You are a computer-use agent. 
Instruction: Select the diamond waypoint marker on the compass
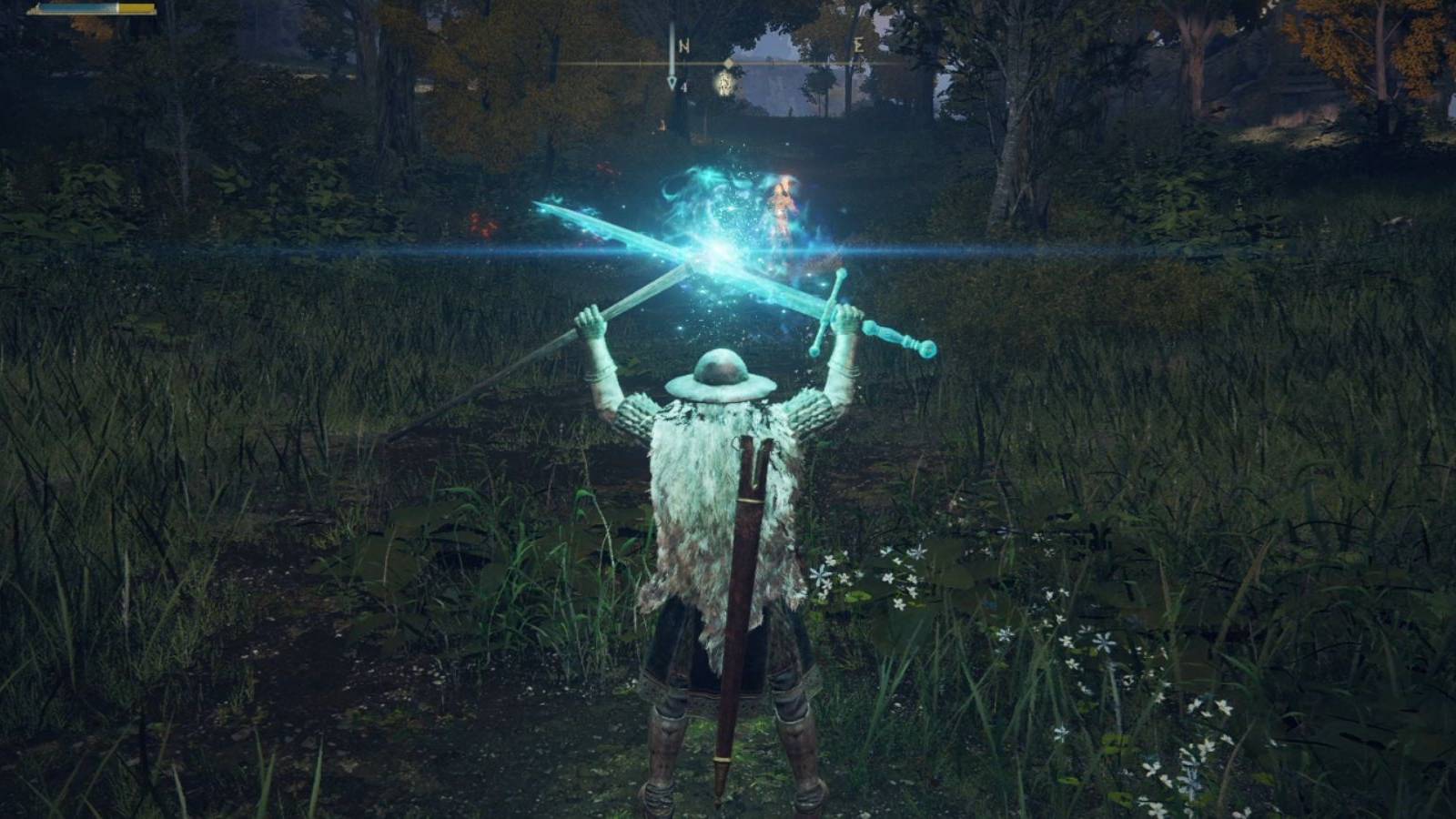(x=728, y=64)
